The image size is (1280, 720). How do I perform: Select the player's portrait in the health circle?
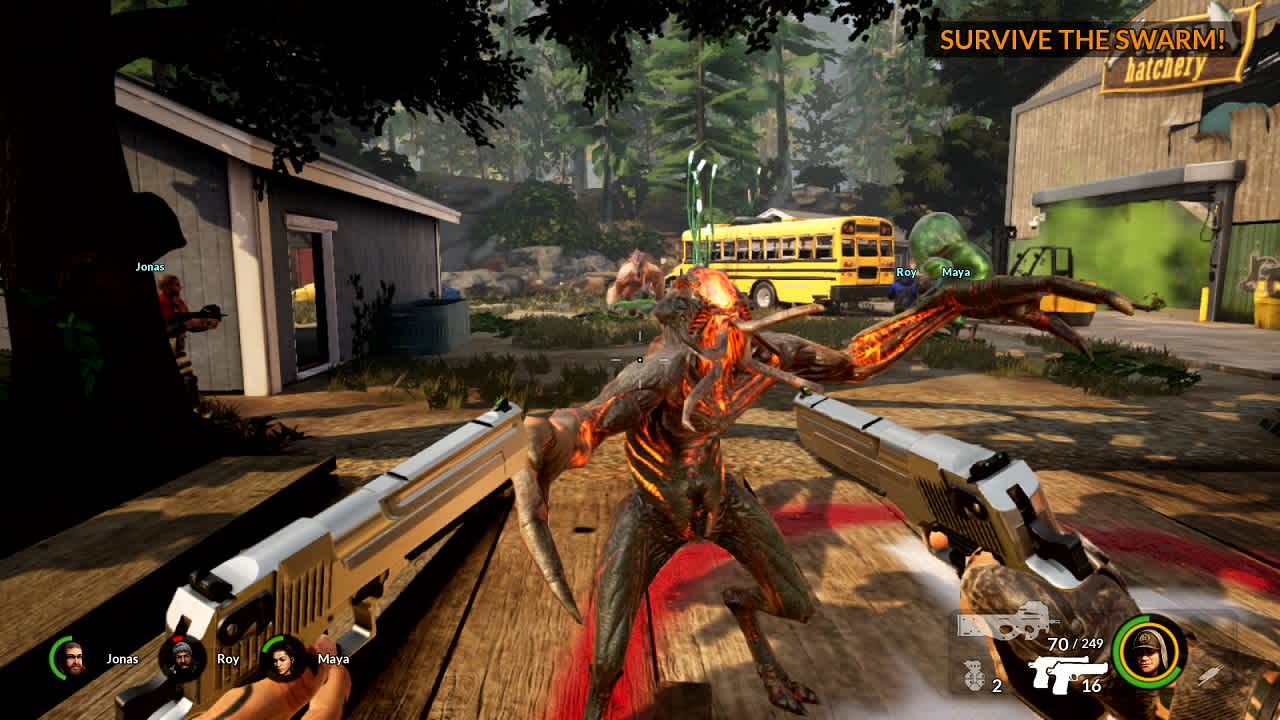coord(1148,649)
